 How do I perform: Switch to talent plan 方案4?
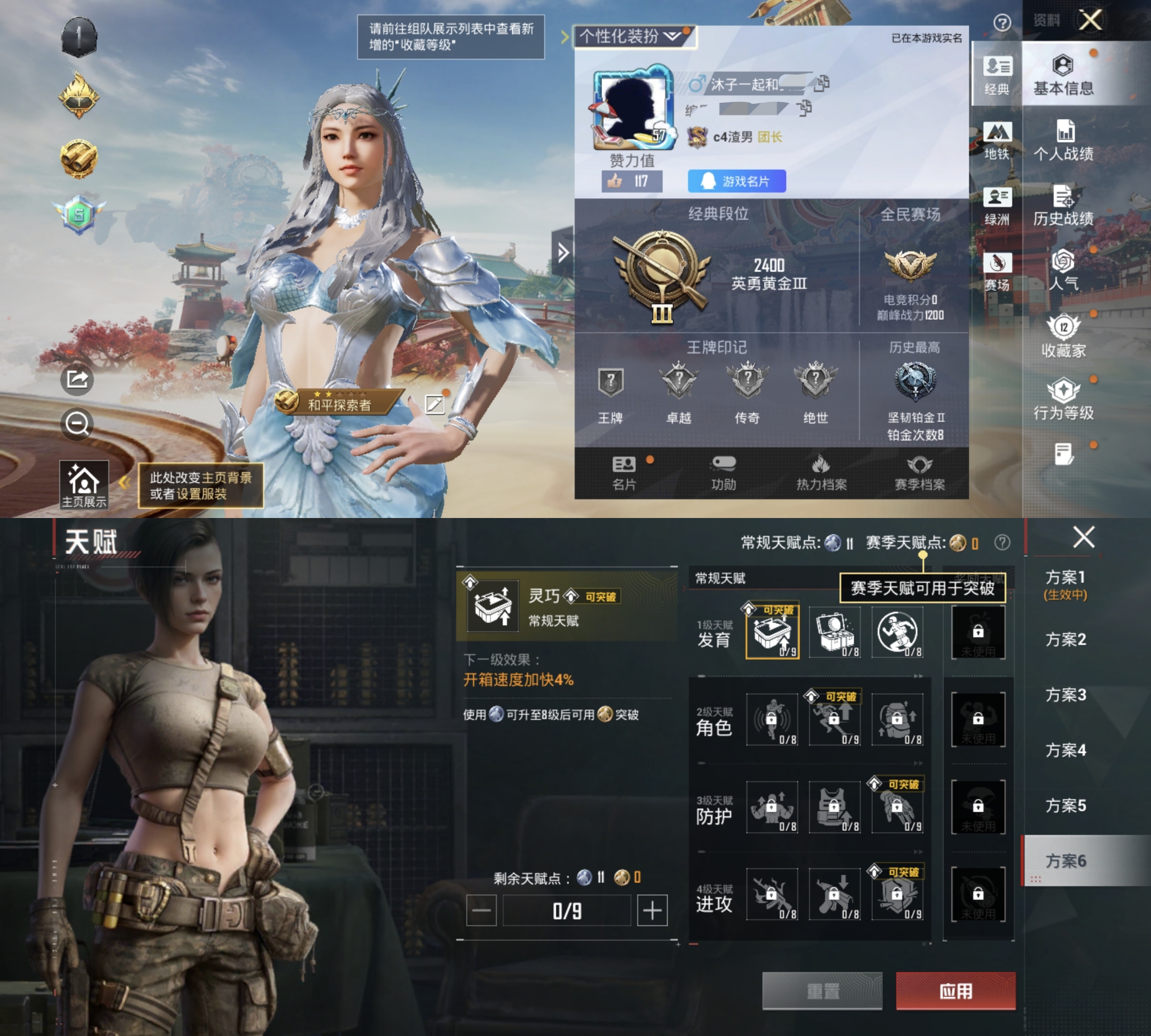[x=1065, y=750]
